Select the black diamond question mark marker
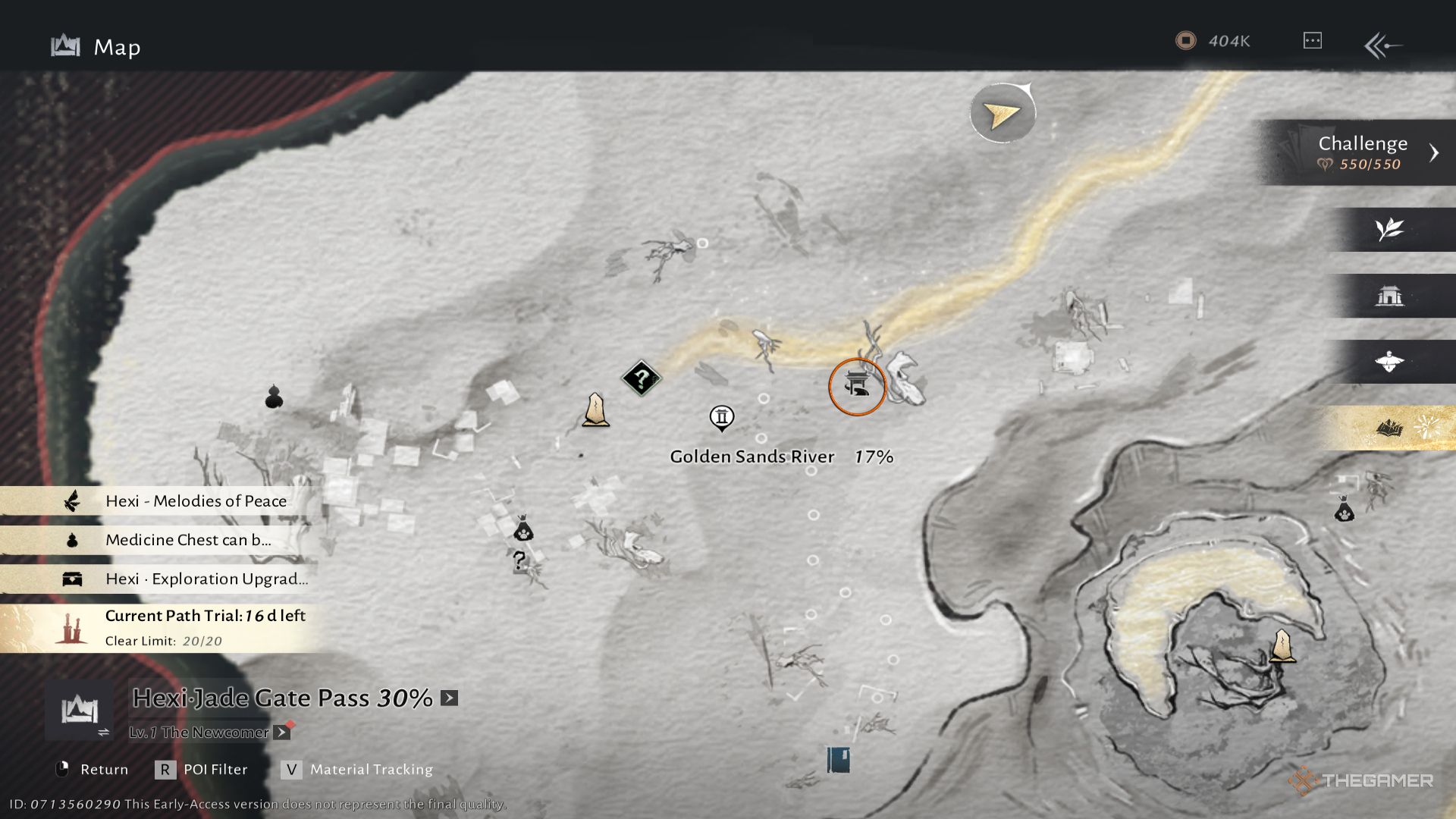Image resolution: width=1456 pixels, height=819 pixels. point(642,378)
